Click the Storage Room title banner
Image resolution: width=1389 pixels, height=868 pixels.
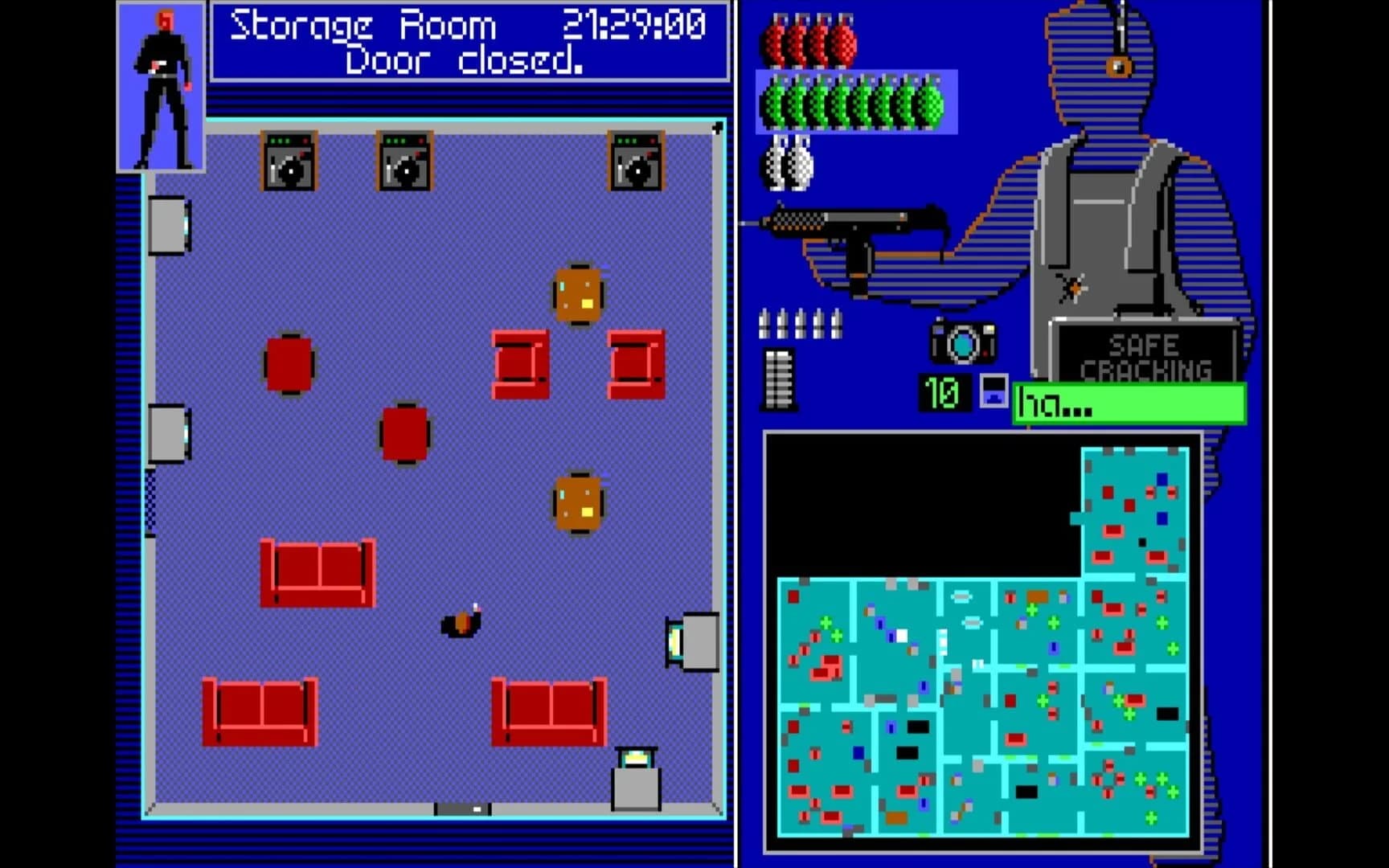coord(362,26)
